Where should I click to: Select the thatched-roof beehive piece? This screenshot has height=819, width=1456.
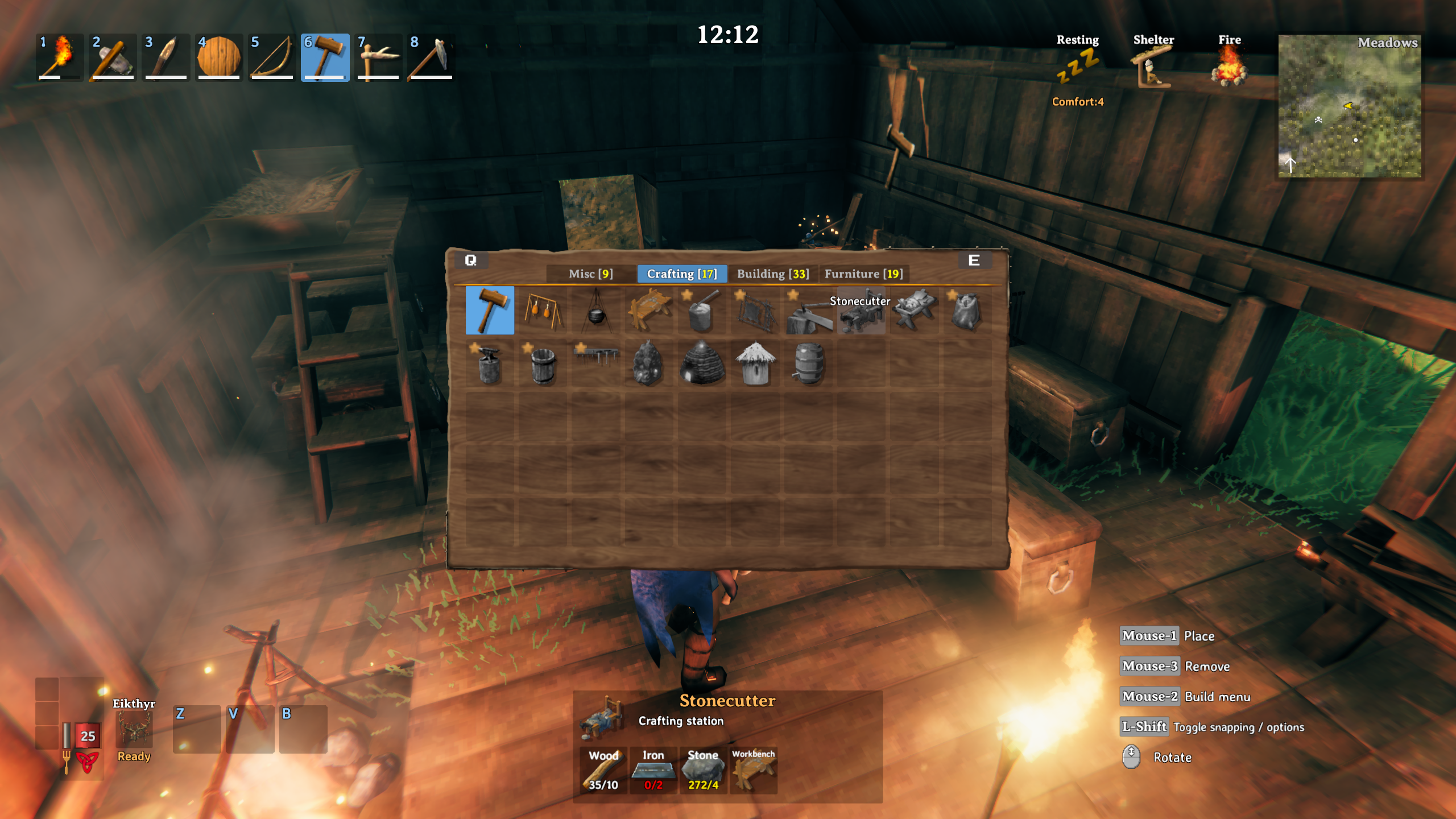point(755,364)
